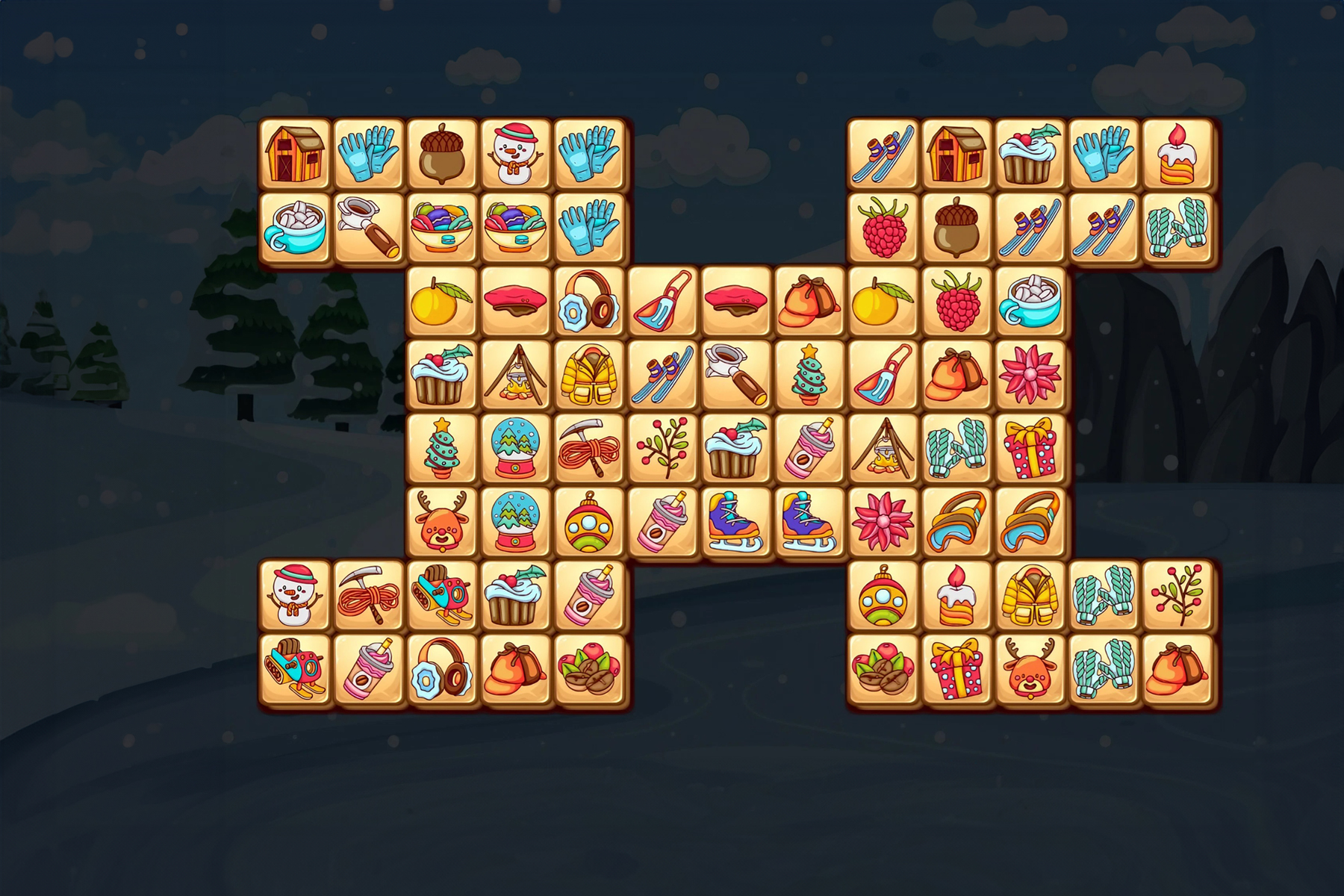Click the coffee beans tile beside the hunter hat

(589, 669)
